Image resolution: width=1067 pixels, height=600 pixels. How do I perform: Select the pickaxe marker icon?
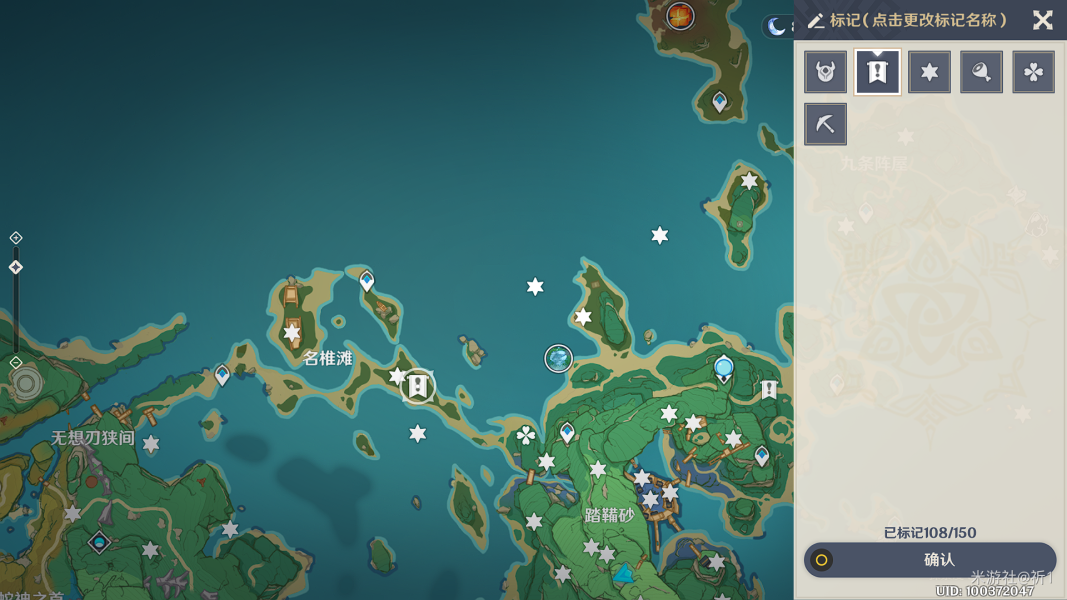coord(825,124)
